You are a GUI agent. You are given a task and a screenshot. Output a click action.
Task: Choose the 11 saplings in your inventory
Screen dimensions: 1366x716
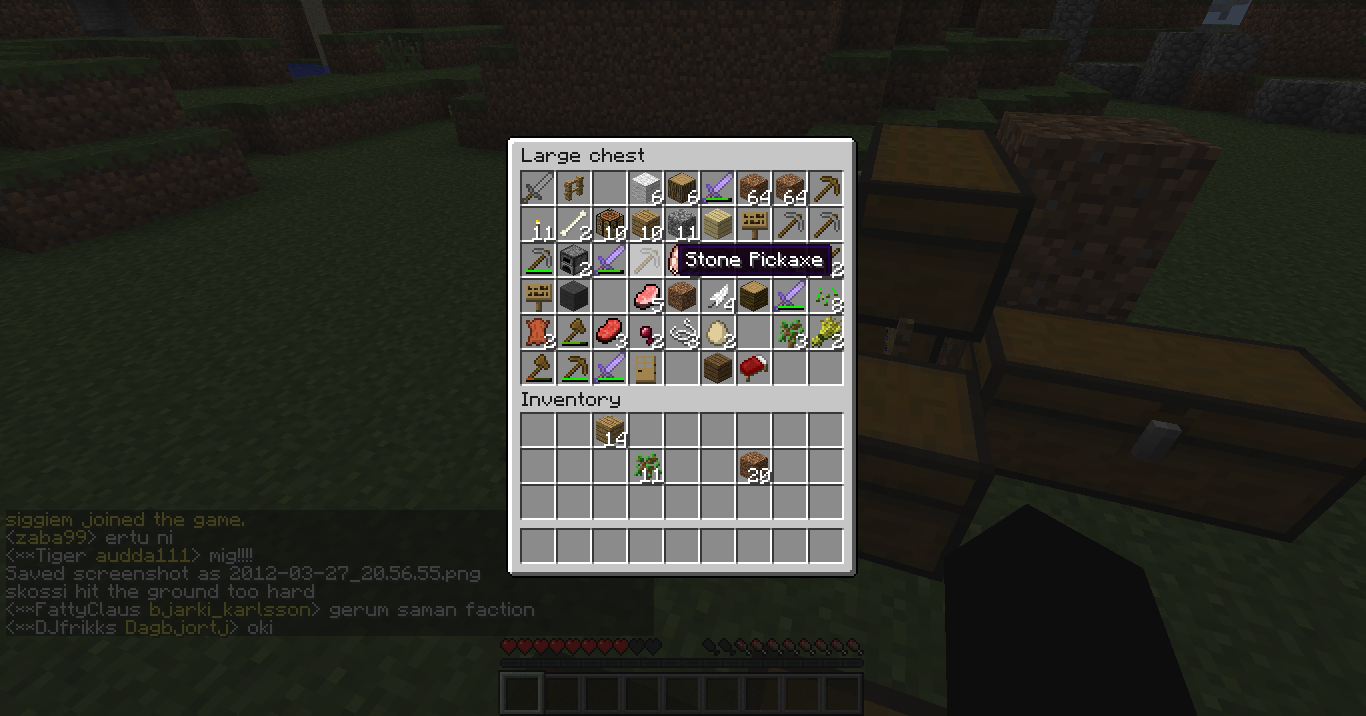click(x=645, y=467)
